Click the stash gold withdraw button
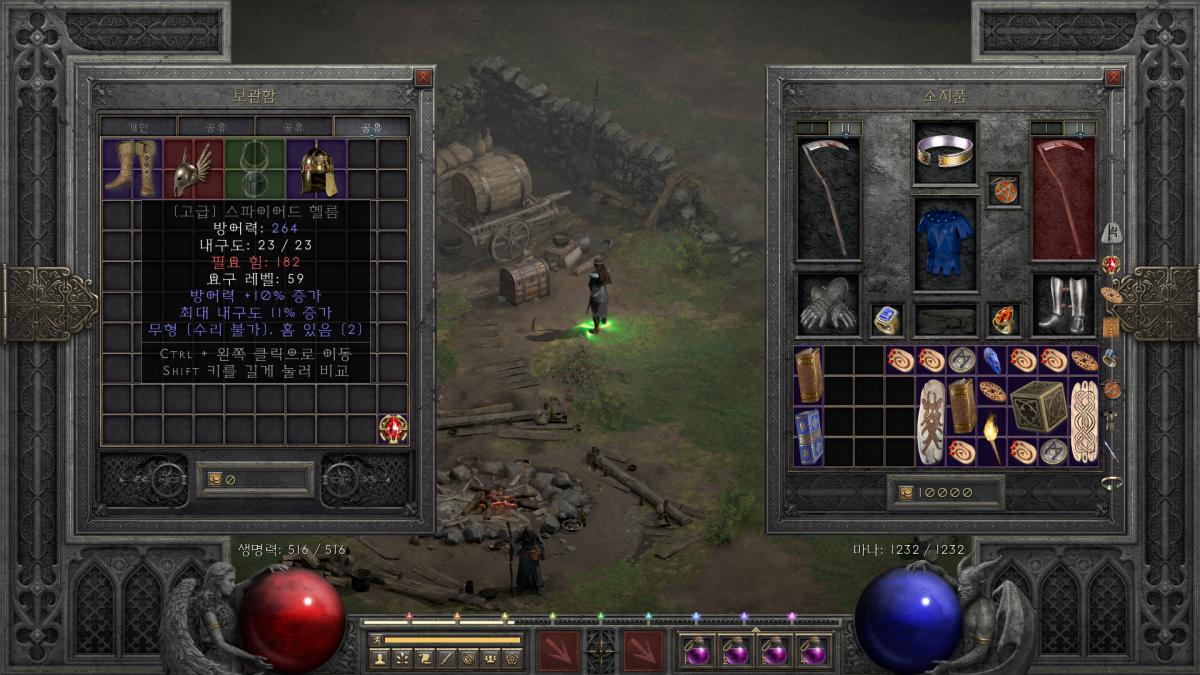 point(214,480)
